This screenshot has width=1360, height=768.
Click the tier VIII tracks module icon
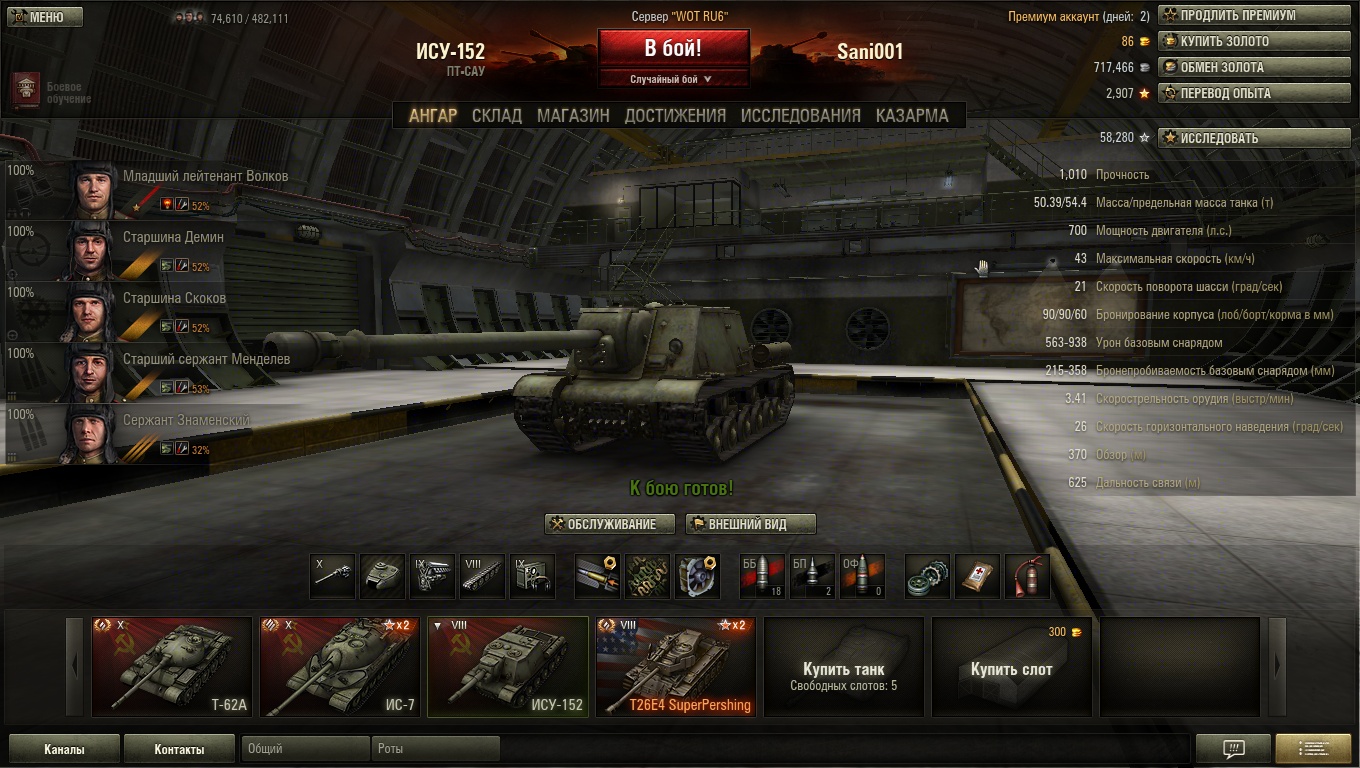[482, 576]
